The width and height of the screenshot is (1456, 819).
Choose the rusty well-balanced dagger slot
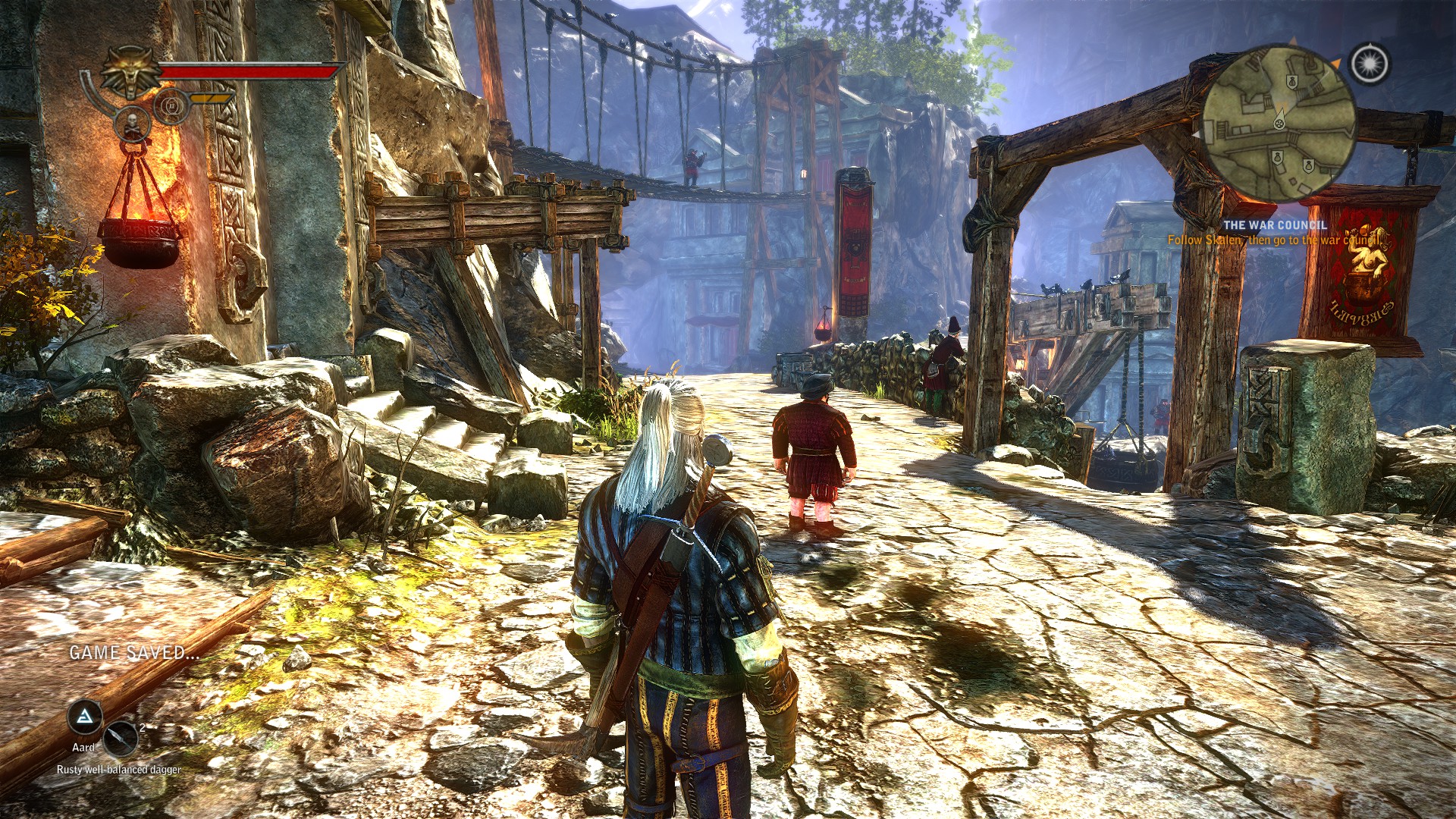(120, 738)
